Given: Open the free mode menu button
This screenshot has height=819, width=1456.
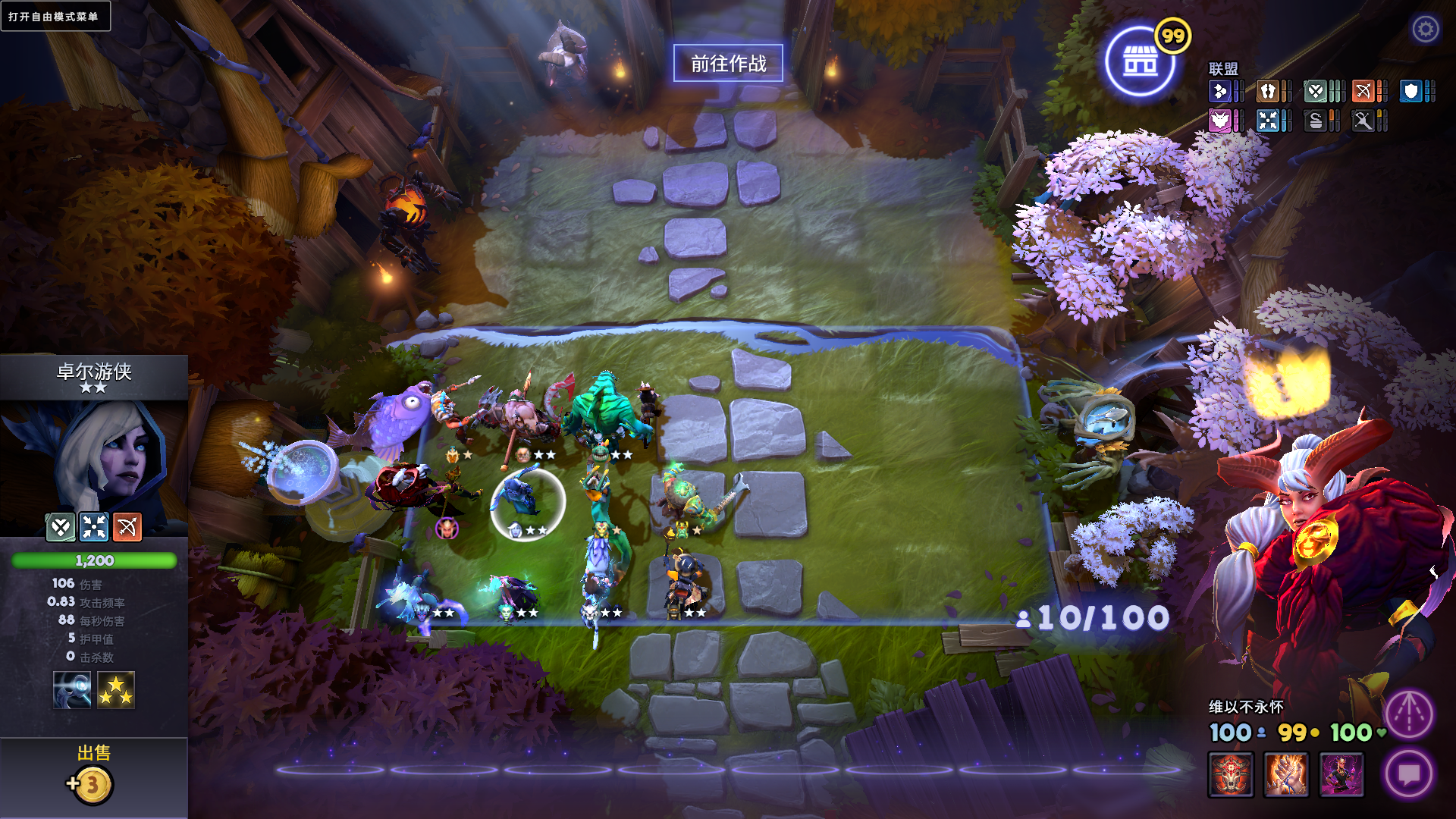Looking at the screenshot, I should pos(55,16).
